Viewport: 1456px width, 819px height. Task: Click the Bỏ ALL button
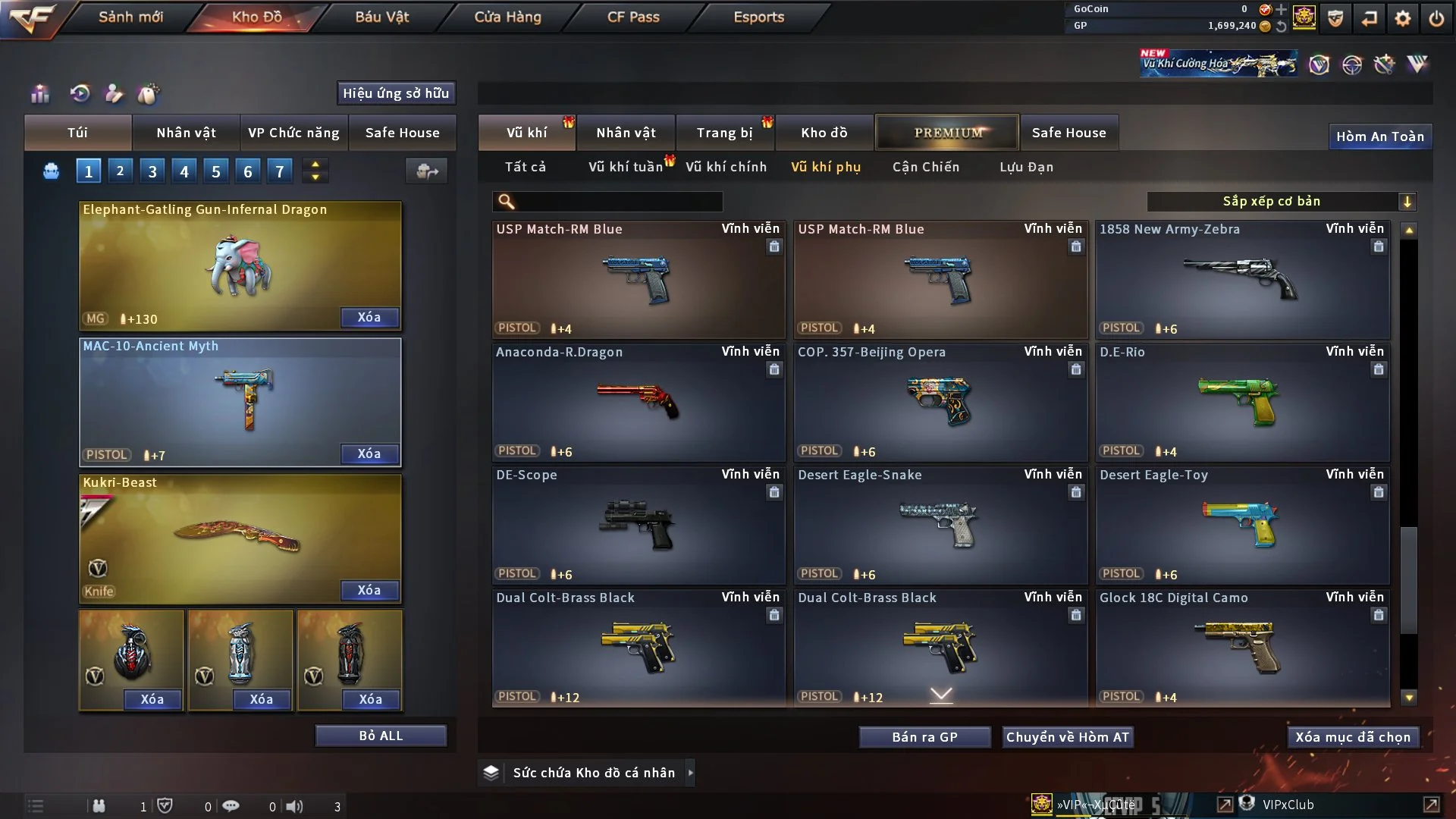click(381, 736)
